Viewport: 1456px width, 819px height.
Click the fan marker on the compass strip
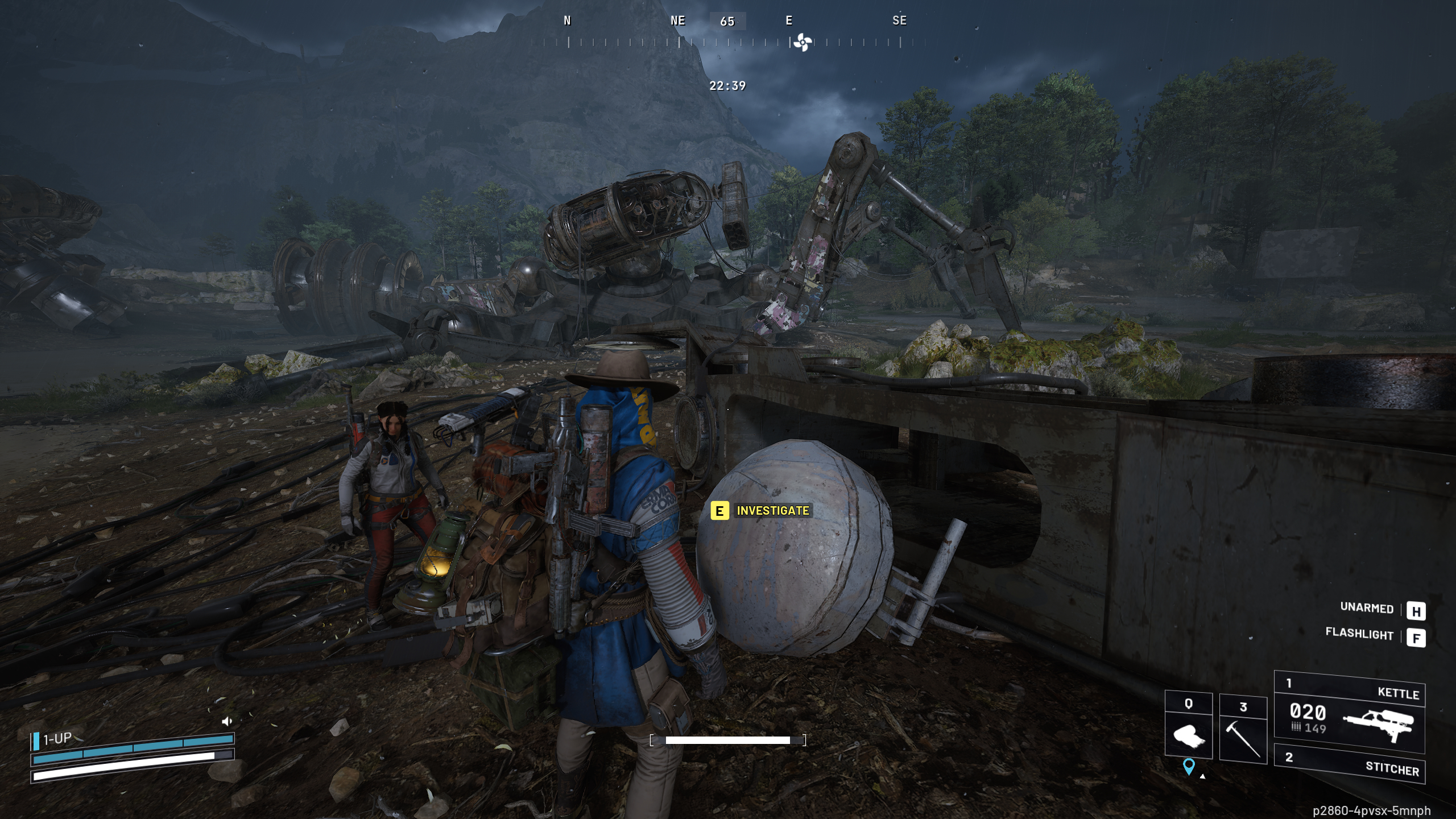click(802, 41)
